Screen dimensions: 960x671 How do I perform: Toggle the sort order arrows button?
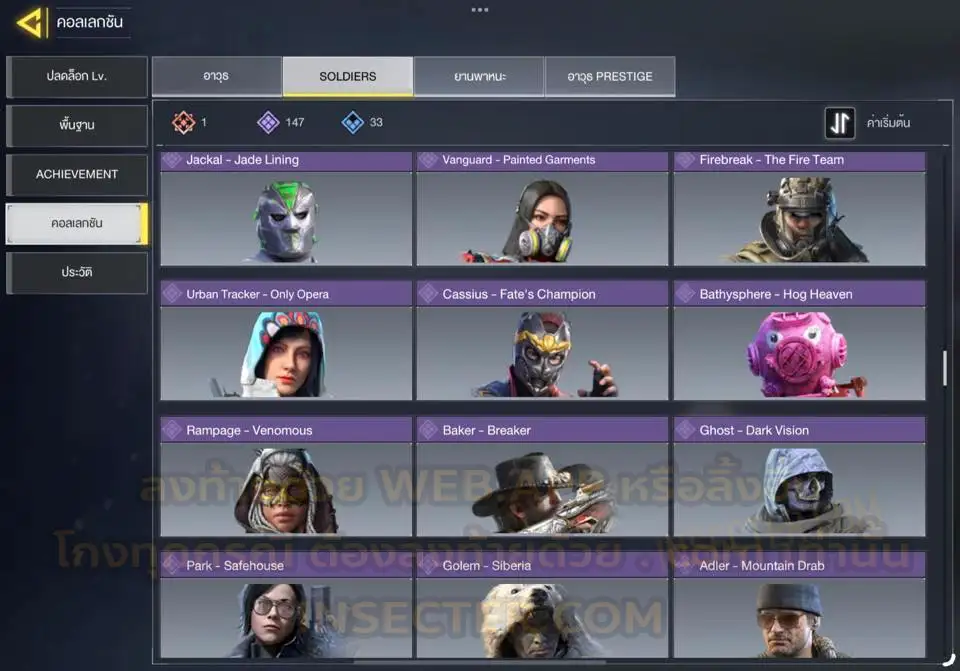[840, 123]
